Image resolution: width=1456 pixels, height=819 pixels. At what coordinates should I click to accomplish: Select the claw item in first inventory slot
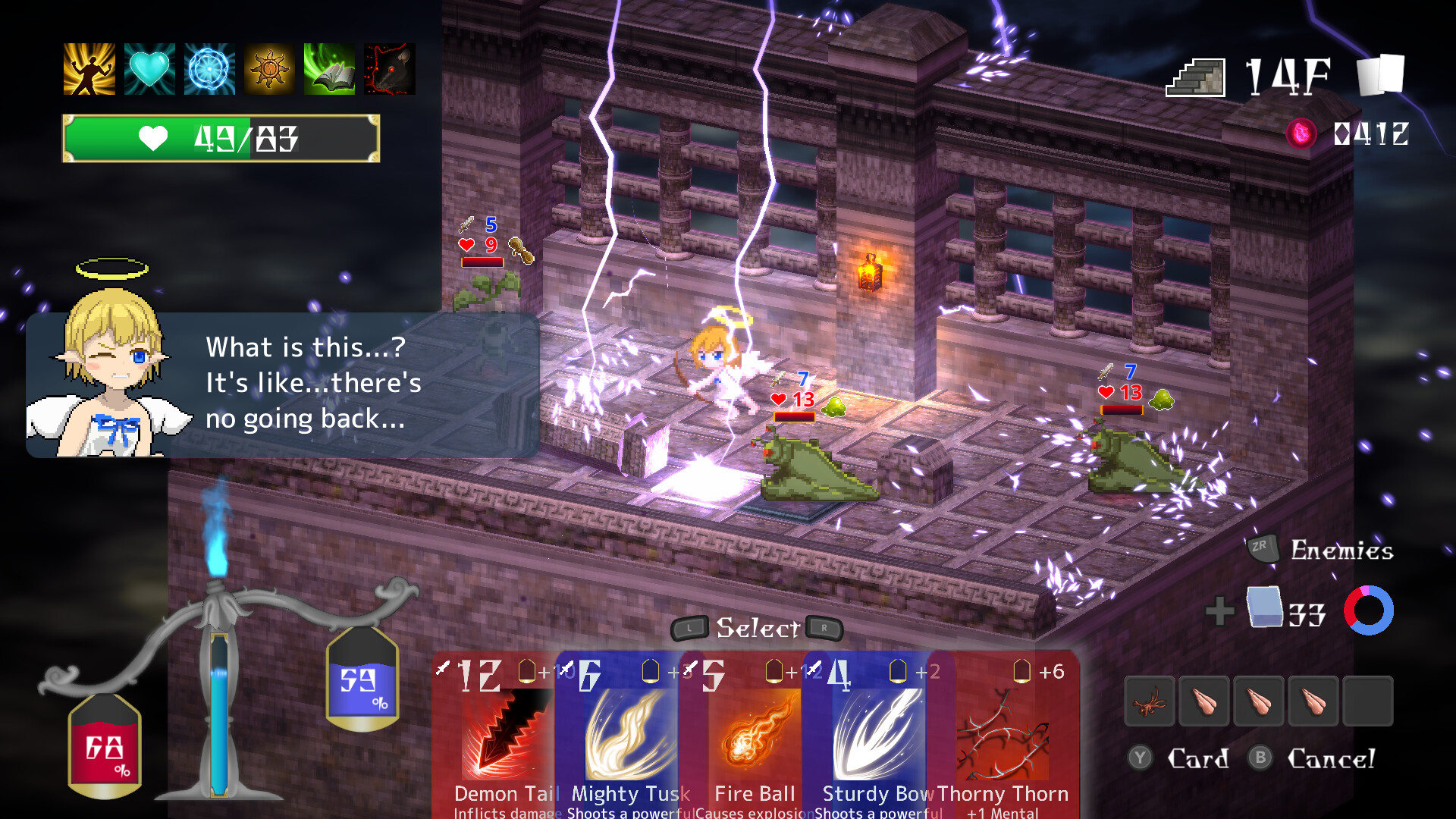1150,701
